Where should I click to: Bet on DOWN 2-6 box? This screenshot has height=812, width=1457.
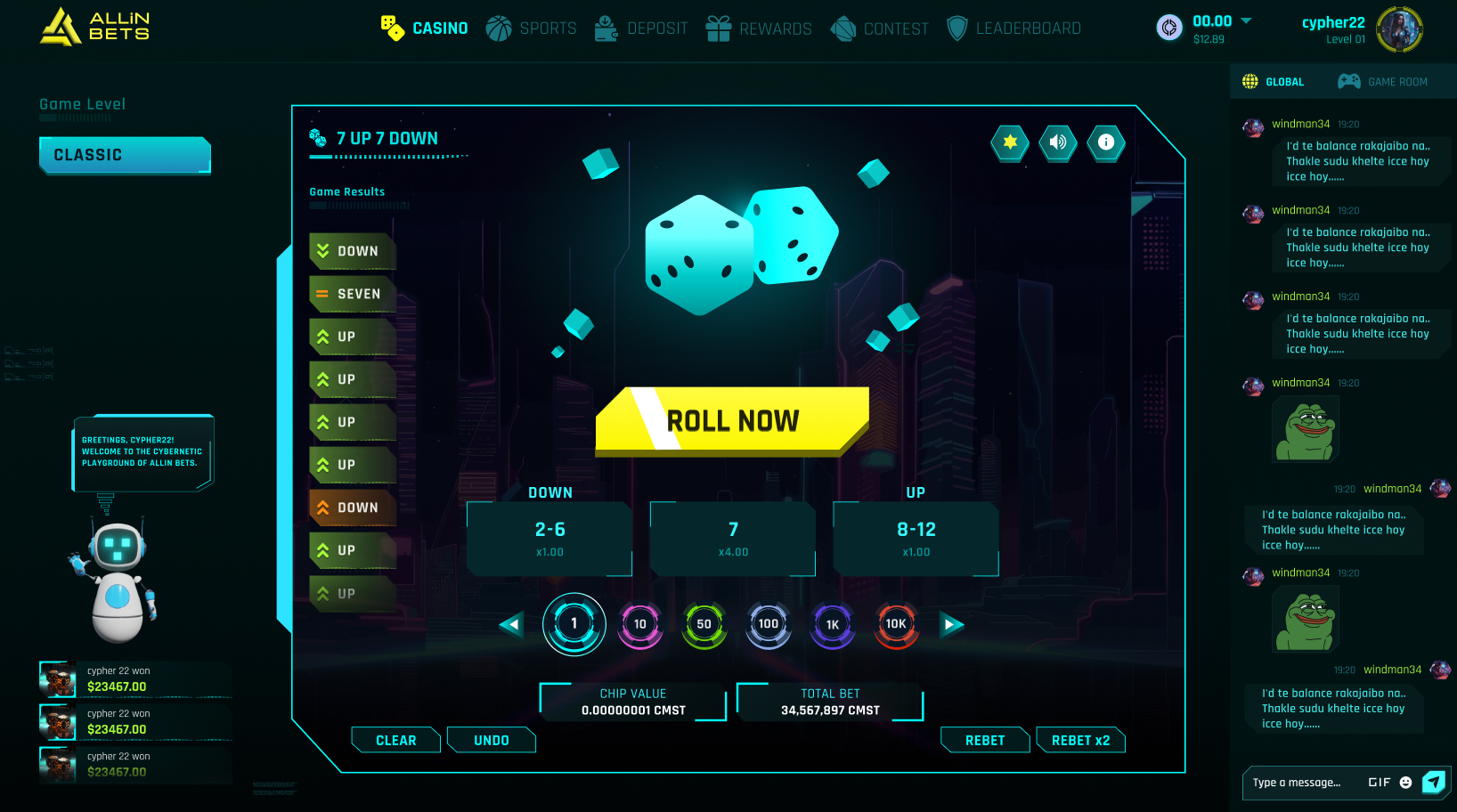tap(549, 539)
